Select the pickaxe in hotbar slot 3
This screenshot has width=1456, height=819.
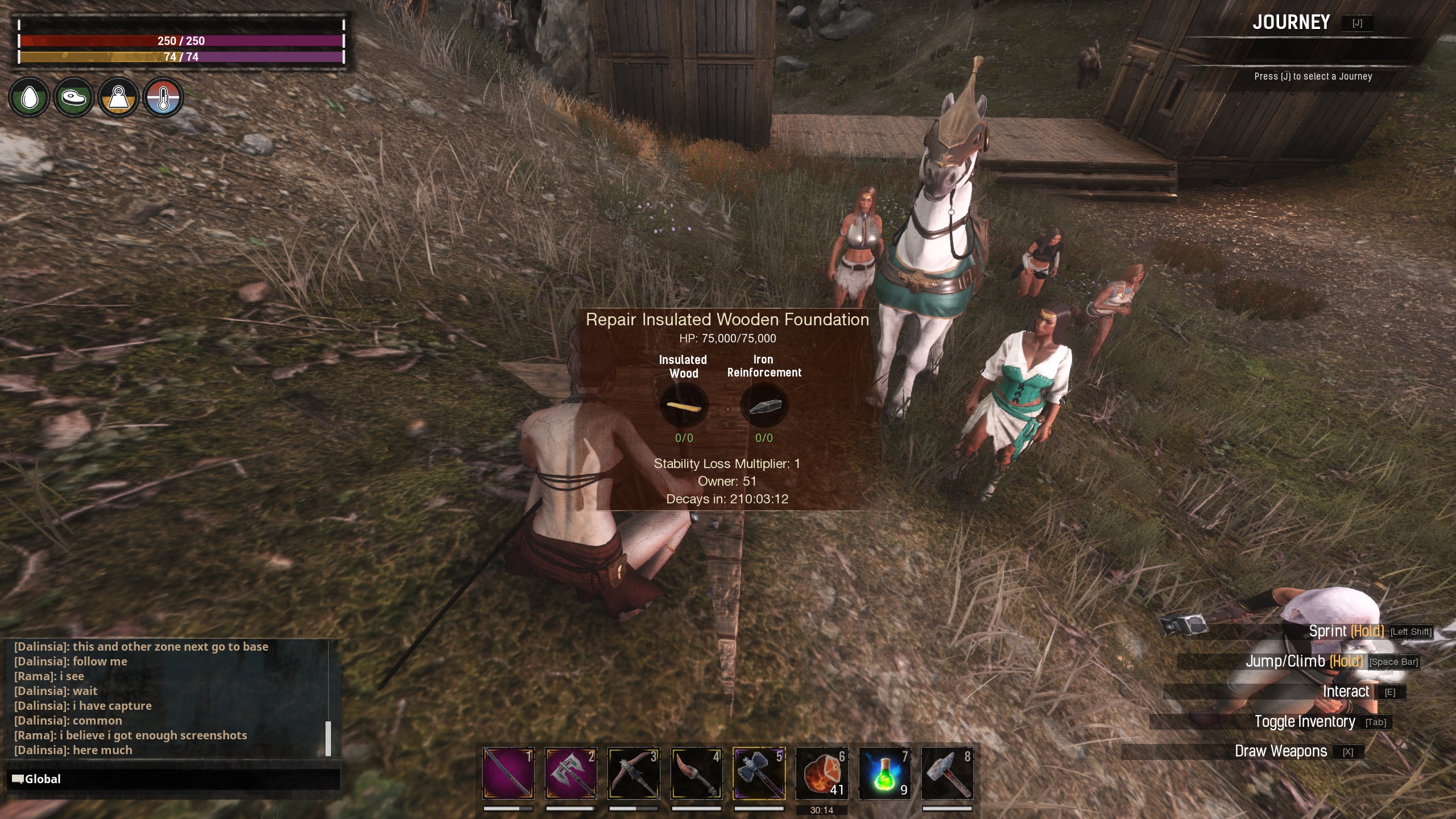point(634,773)
